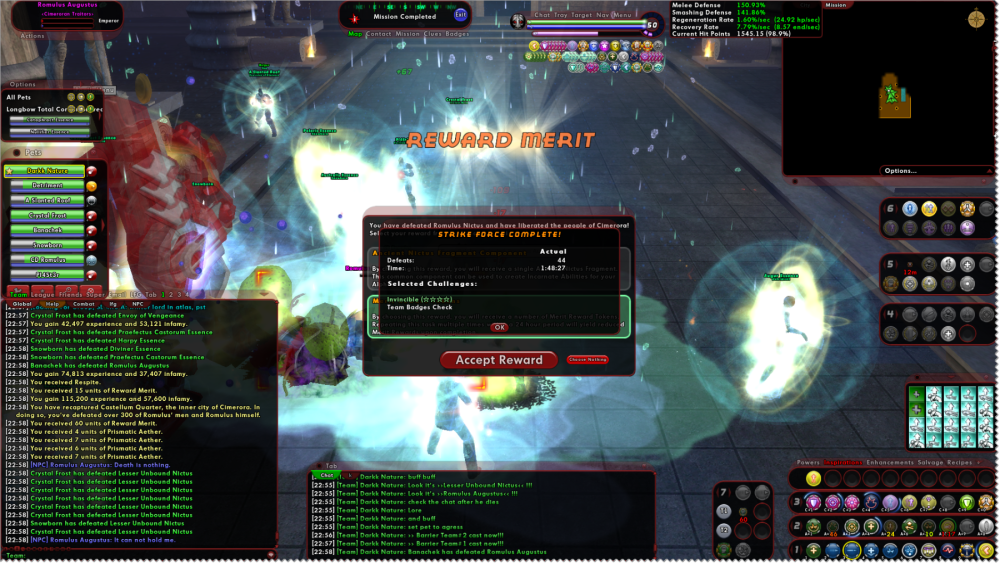The width and height of the screenshot is (1000, 564).
Task: Exit the completed mission
Action: coord(460,14)
